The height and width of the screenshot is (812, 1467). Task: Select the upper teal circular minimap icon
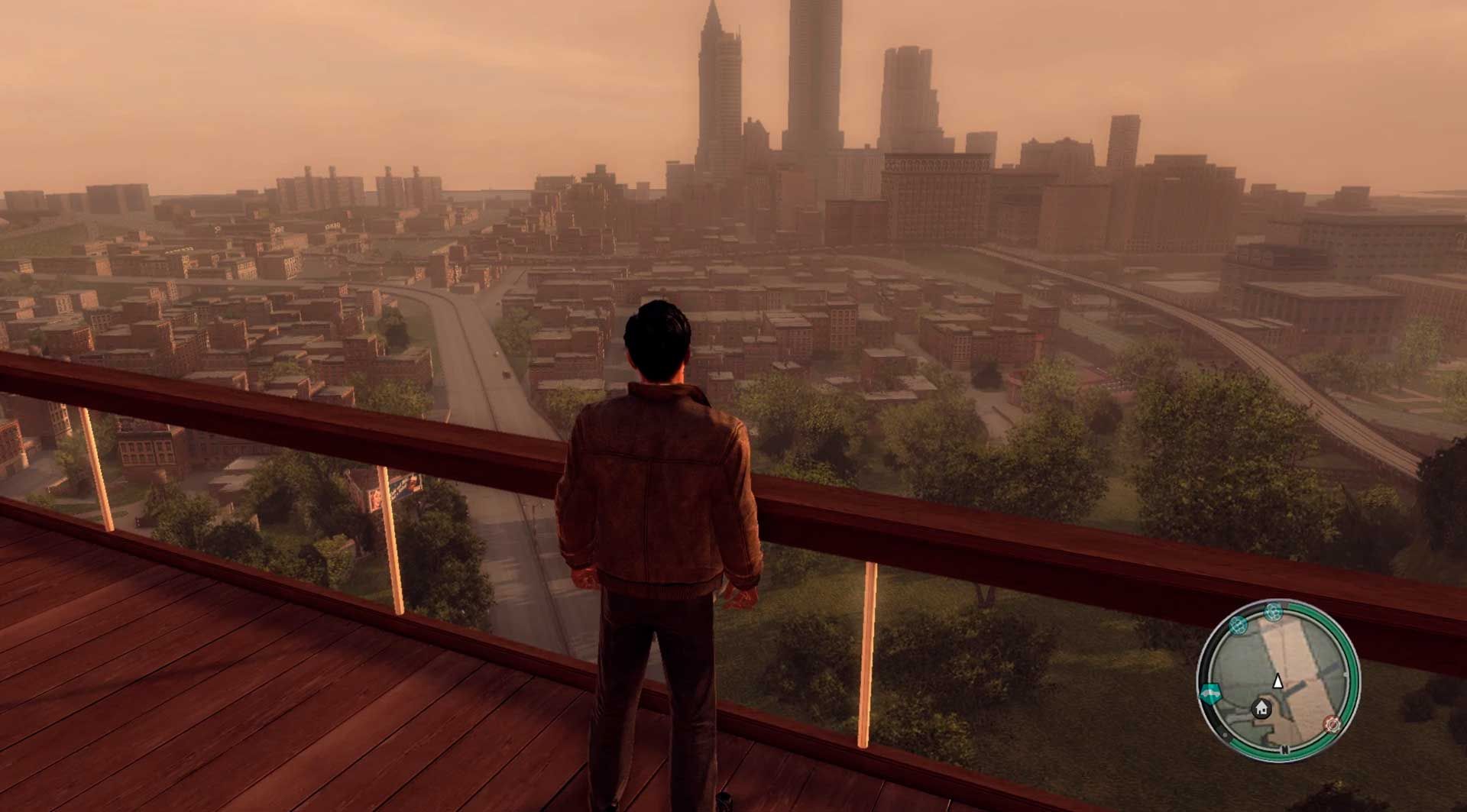pos(1274,612)
